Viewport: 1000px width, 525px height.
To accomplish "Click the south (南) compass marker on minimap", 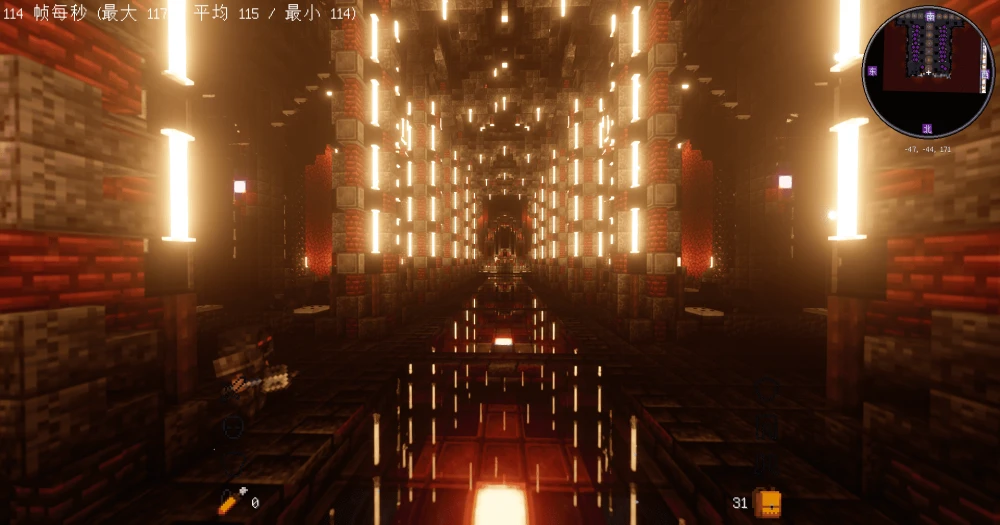I will [x=930, y=16].
